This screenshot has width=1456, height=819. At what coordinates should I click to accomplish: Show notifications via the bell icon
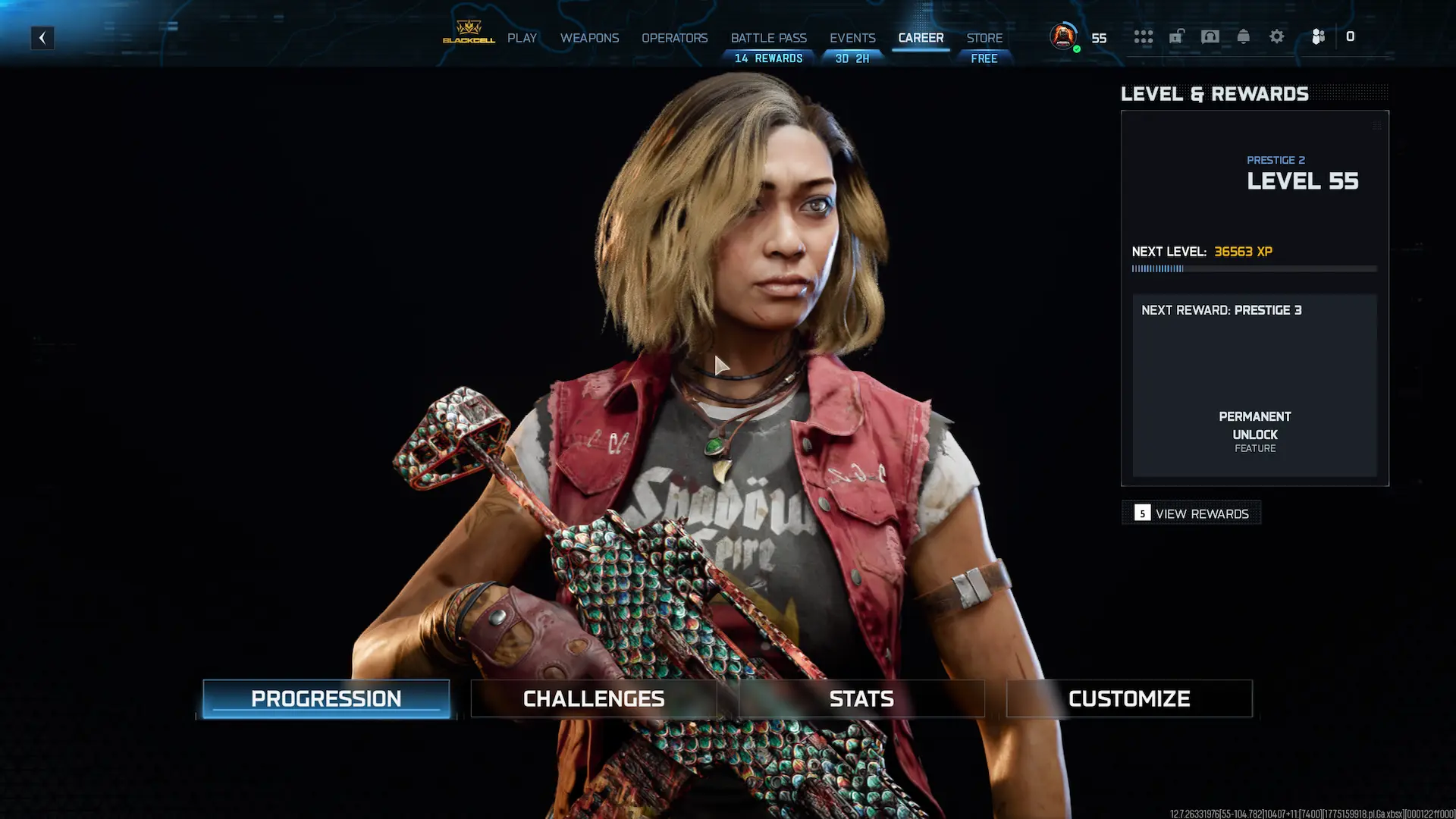(x=1244, y=36)
